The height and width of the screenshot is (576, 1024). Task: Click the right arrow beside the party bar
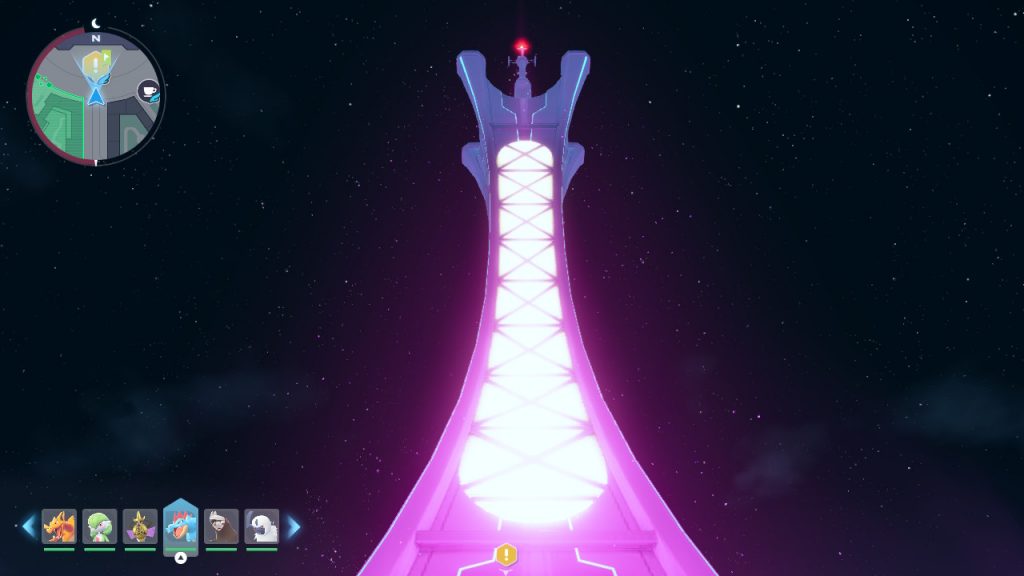pos(294,526)
